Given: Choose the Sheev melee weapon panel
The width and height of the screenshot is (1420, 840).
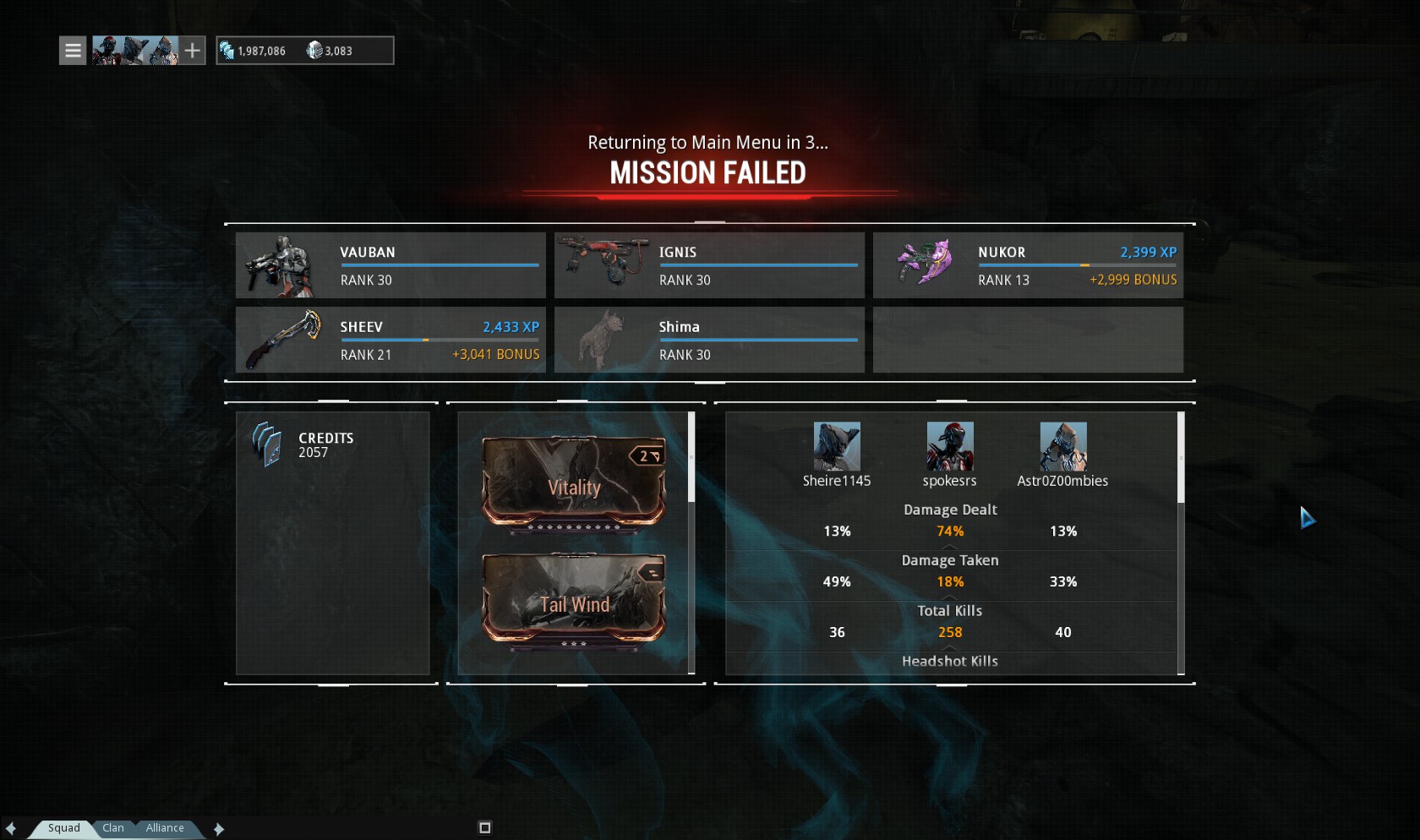Looking at the screenshot, I should pos(390,340).
